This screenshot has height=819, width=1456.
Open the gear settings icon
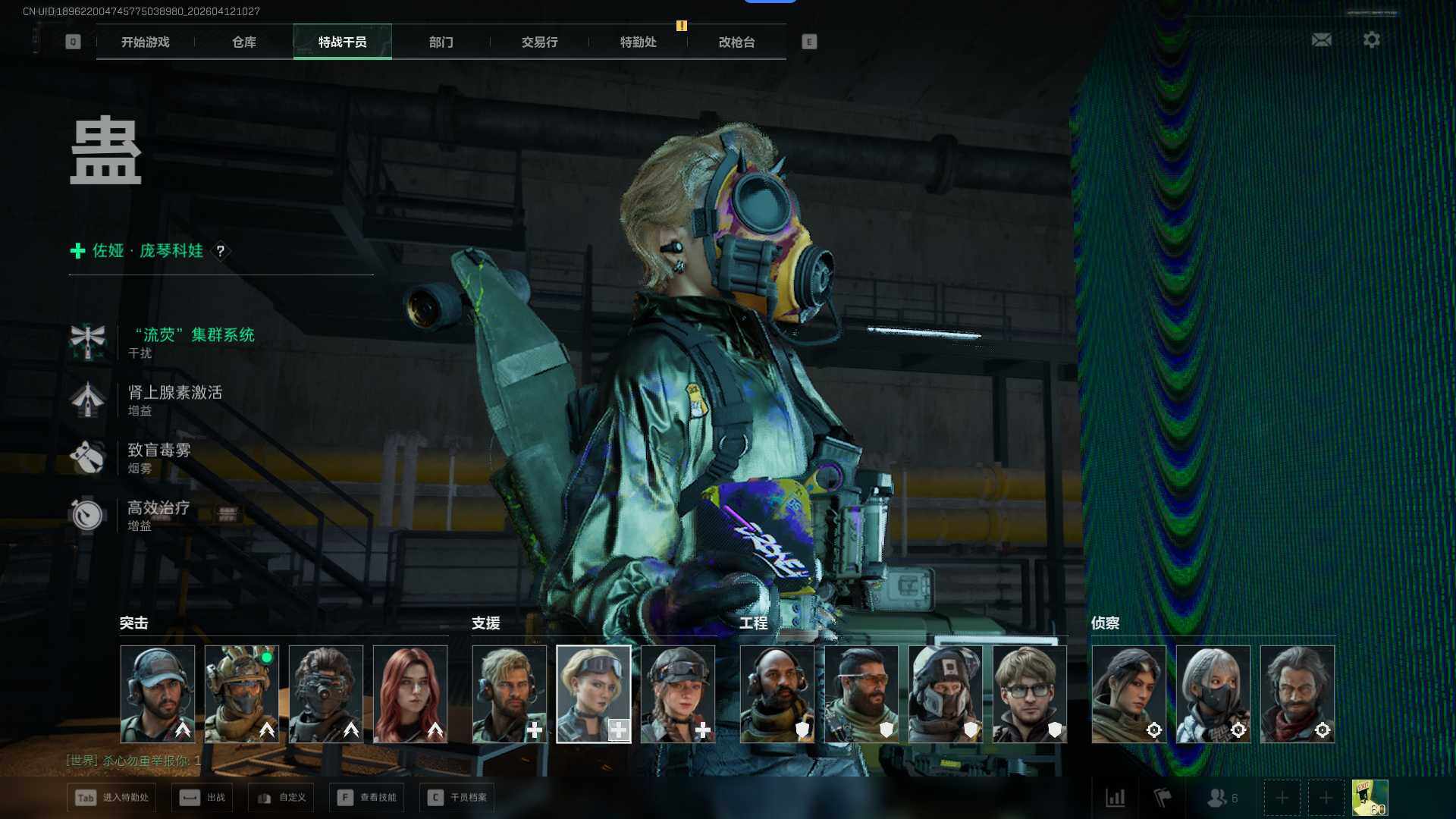pos(1371,39)
